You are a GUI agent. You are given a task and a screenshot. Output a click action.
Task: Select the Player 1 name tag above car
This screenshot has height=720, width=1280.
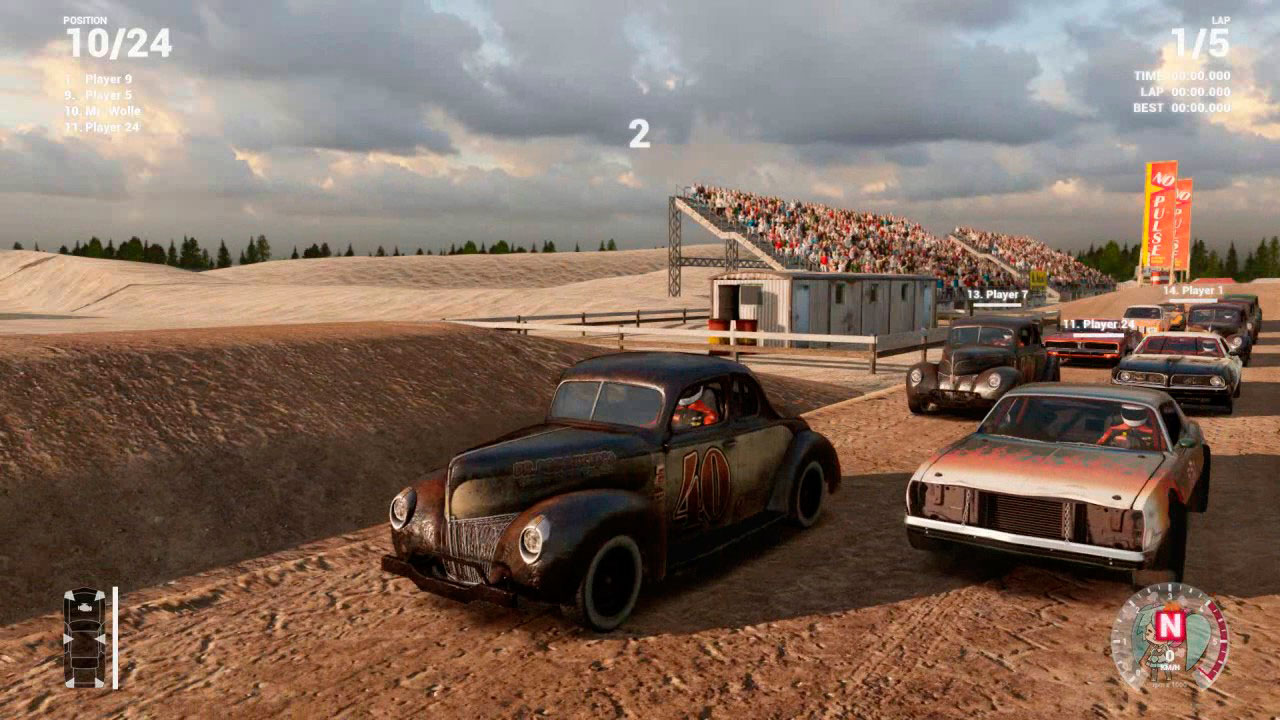1193,291
